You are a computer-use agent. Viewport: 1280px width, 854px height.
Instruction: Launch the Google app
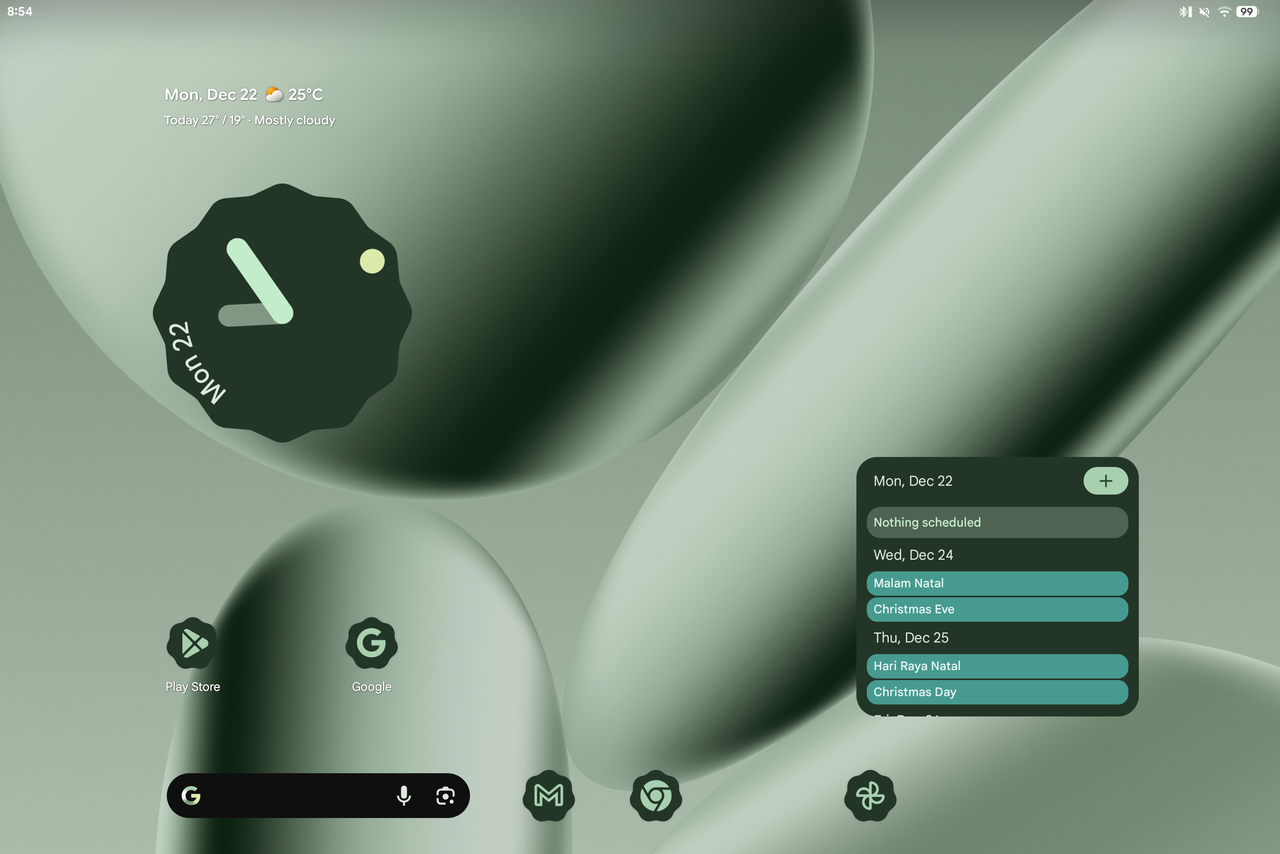pos(371,644)
